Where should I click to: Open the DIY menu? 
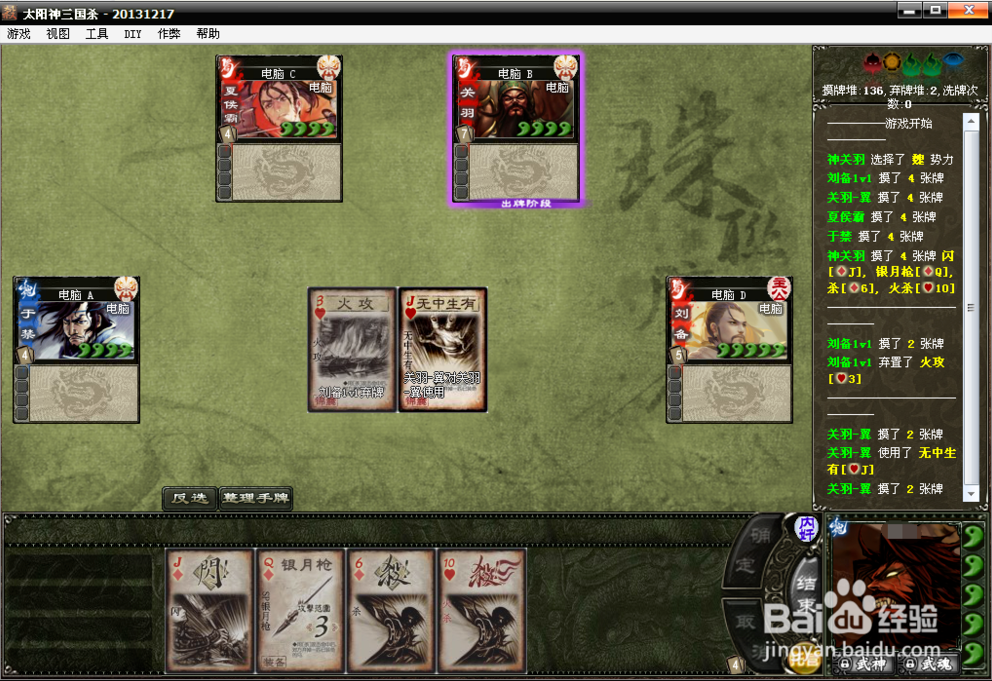click(133, 34)
